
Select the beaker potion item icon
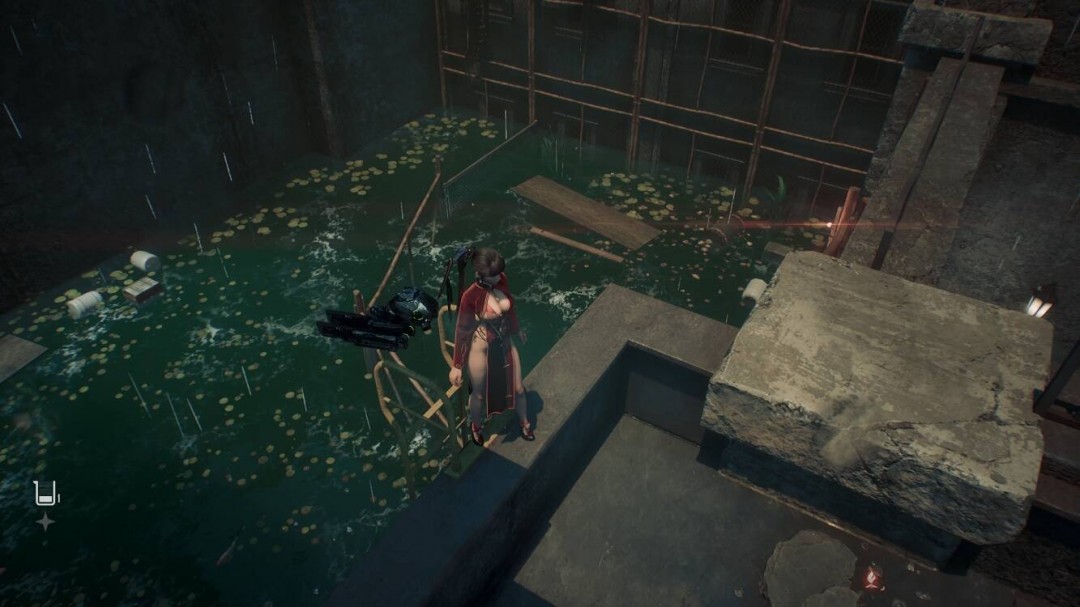click(x=46, y=493)
